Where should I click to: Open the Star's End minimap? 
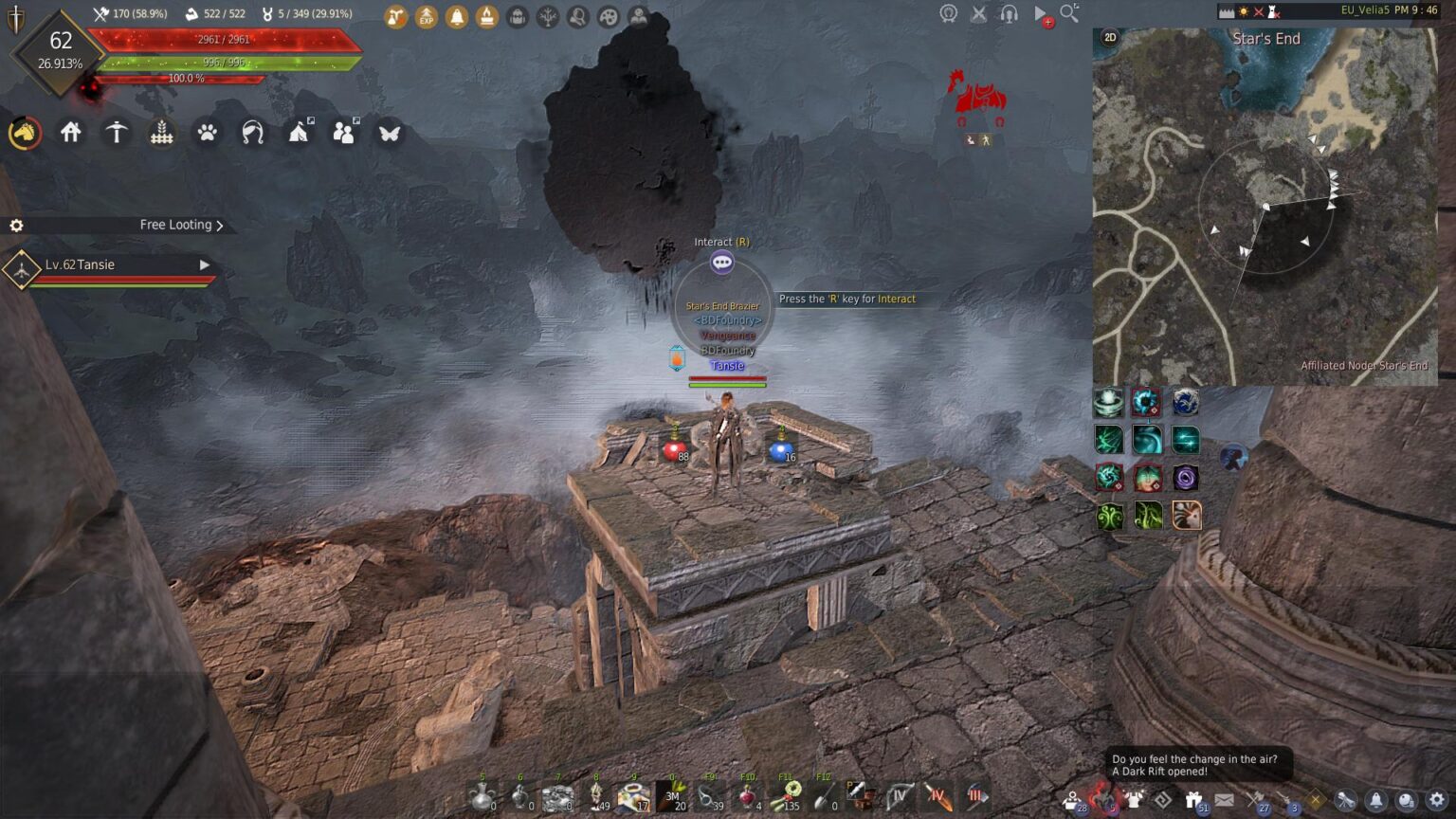(1265, 206)
